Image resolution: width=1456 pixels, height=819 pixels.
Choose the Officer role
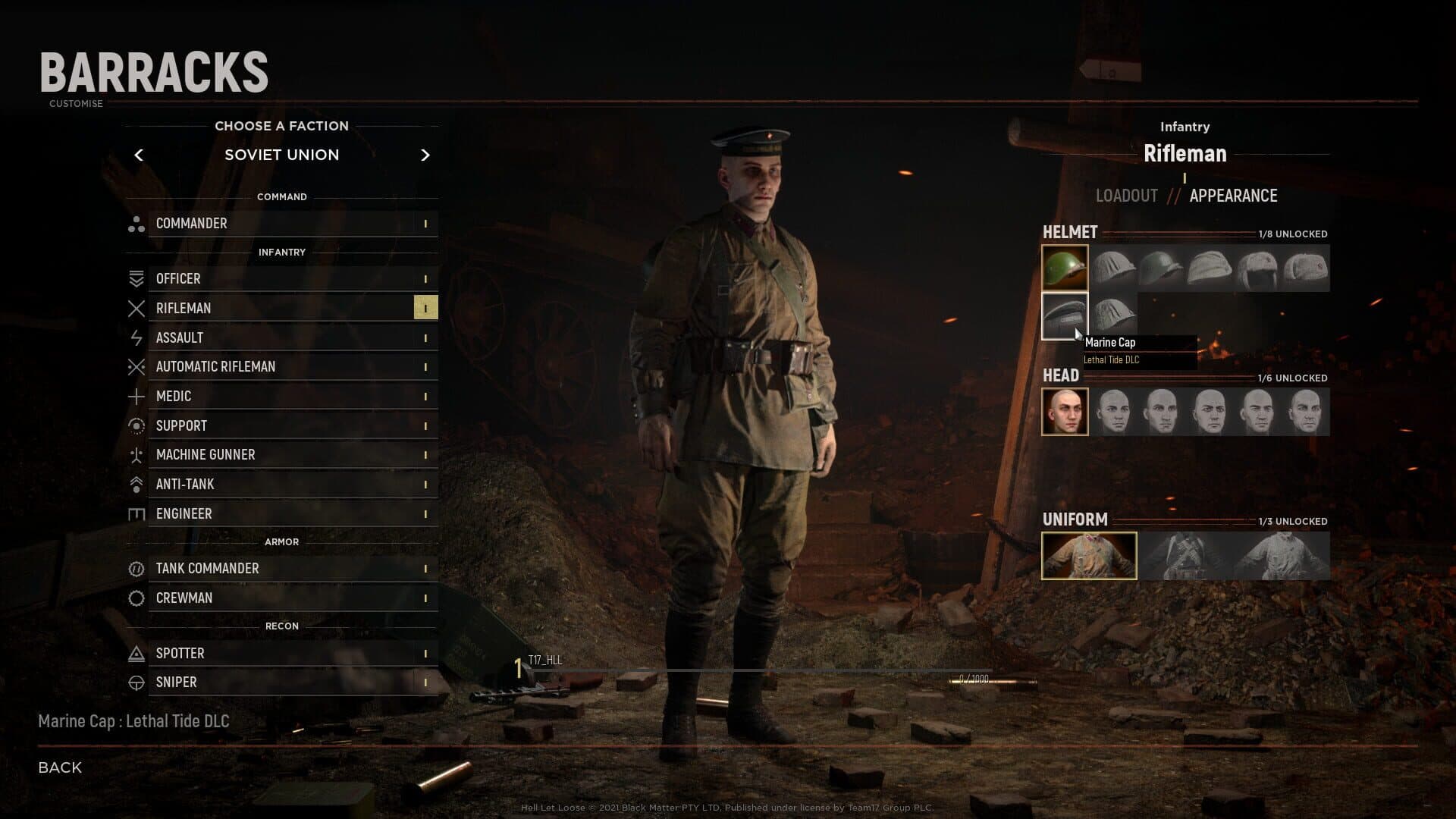click(282, 279)
